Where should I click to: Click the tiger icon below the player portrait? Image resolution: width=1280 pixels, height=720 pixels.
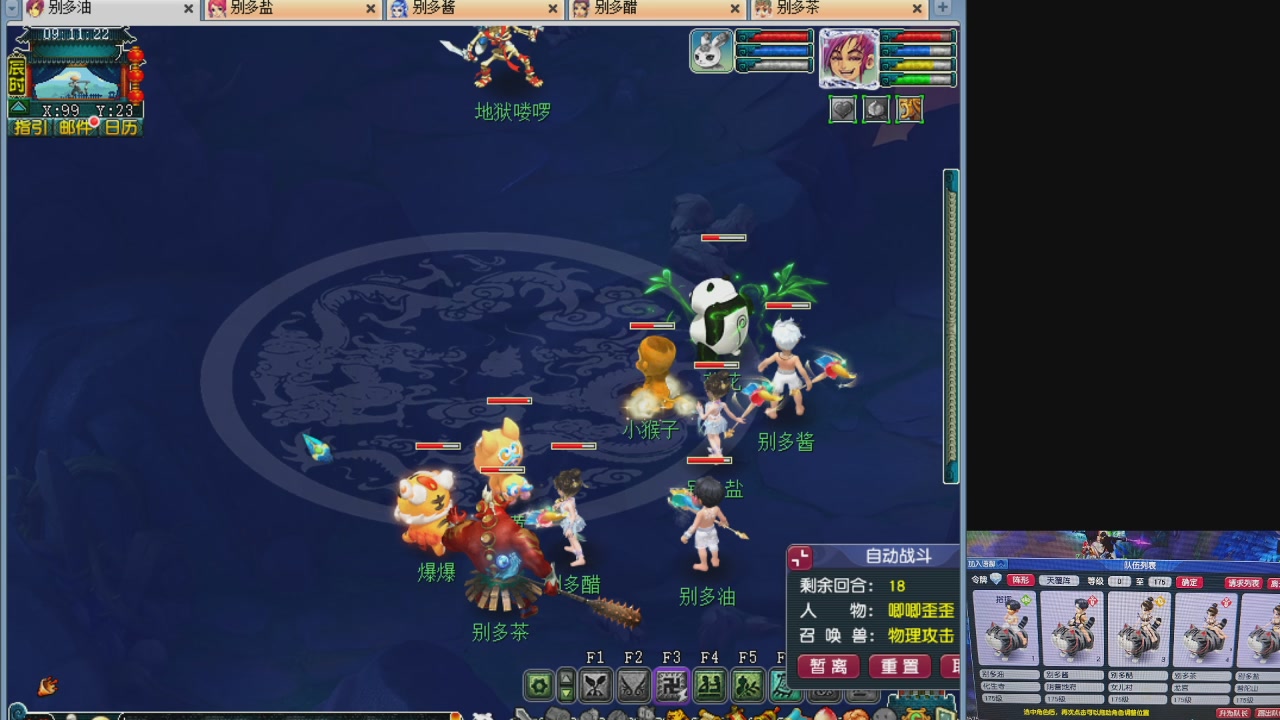click(908, 109)
